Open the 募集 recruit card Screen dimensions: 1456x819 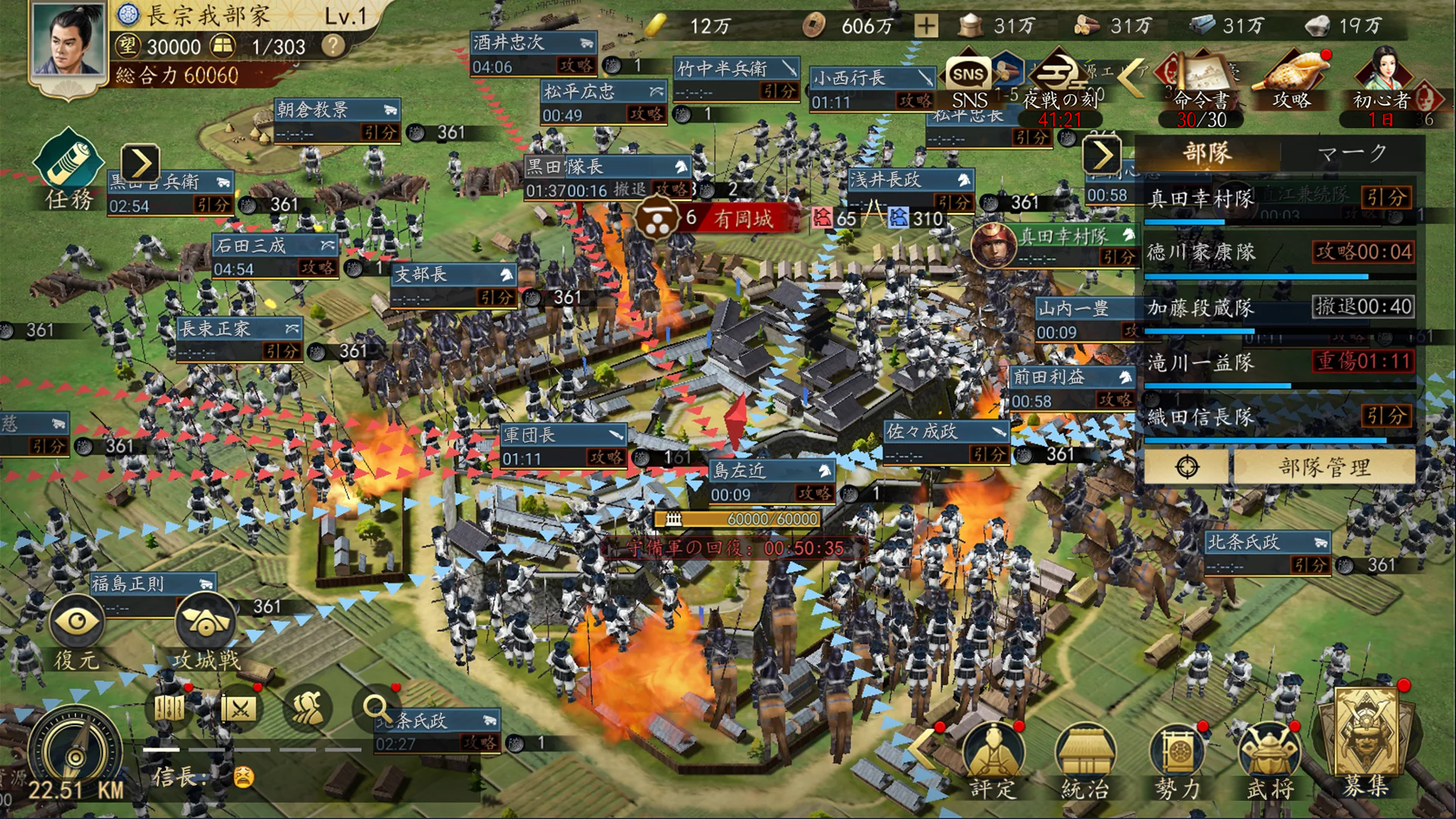click(1366, 743)
